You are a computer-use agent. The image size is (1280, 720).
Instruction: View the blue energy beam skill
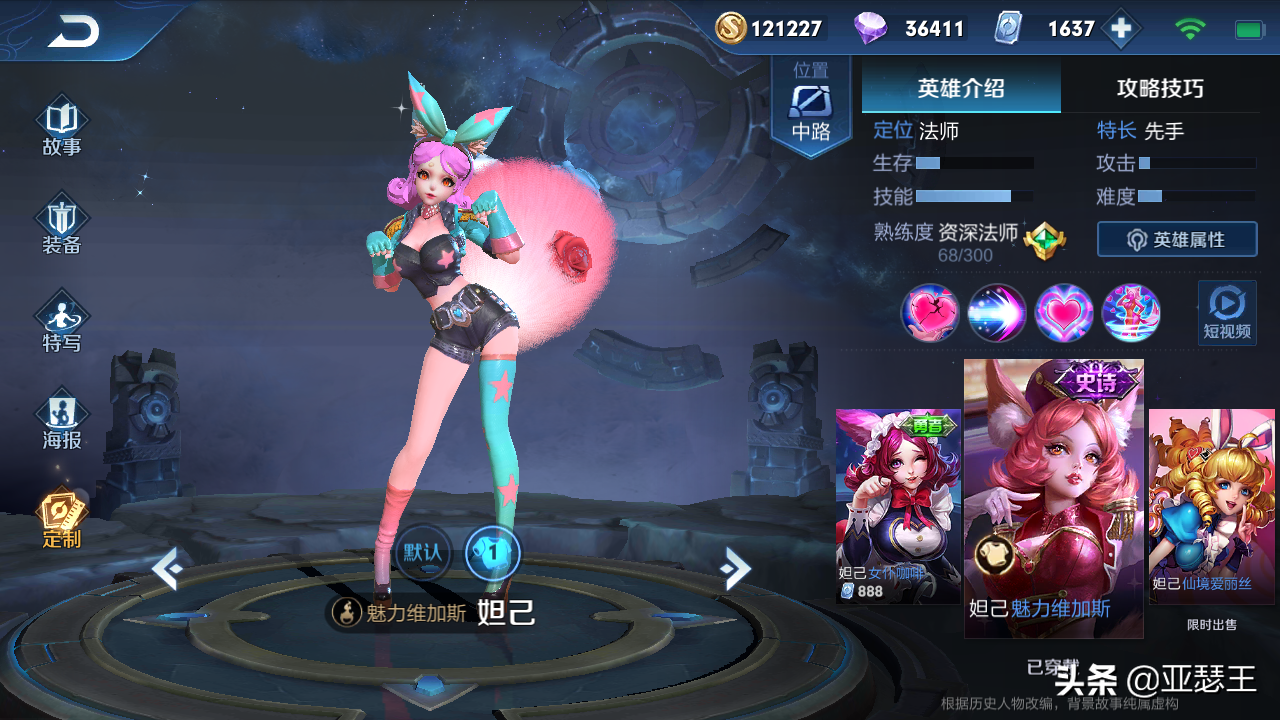997,313
